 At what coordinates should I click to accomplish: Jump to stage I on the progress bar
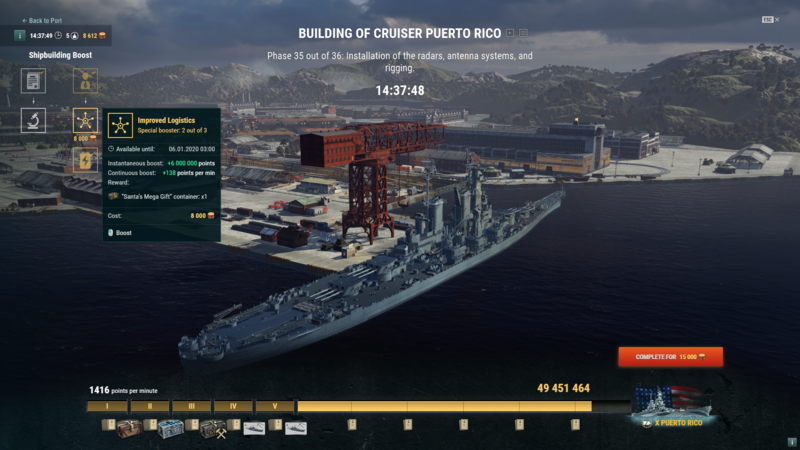(107, 407)
